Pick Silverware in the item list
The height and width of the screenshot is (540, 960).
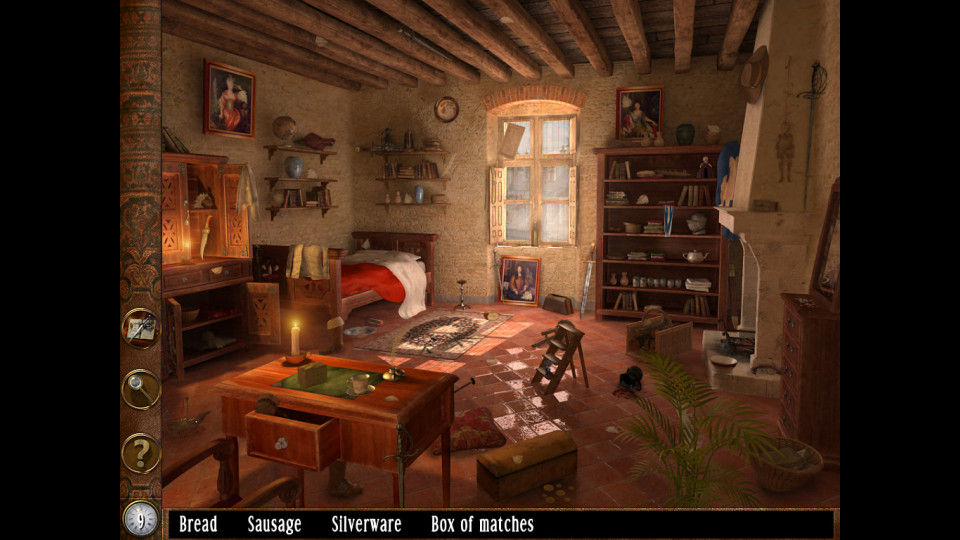[366, 524]
